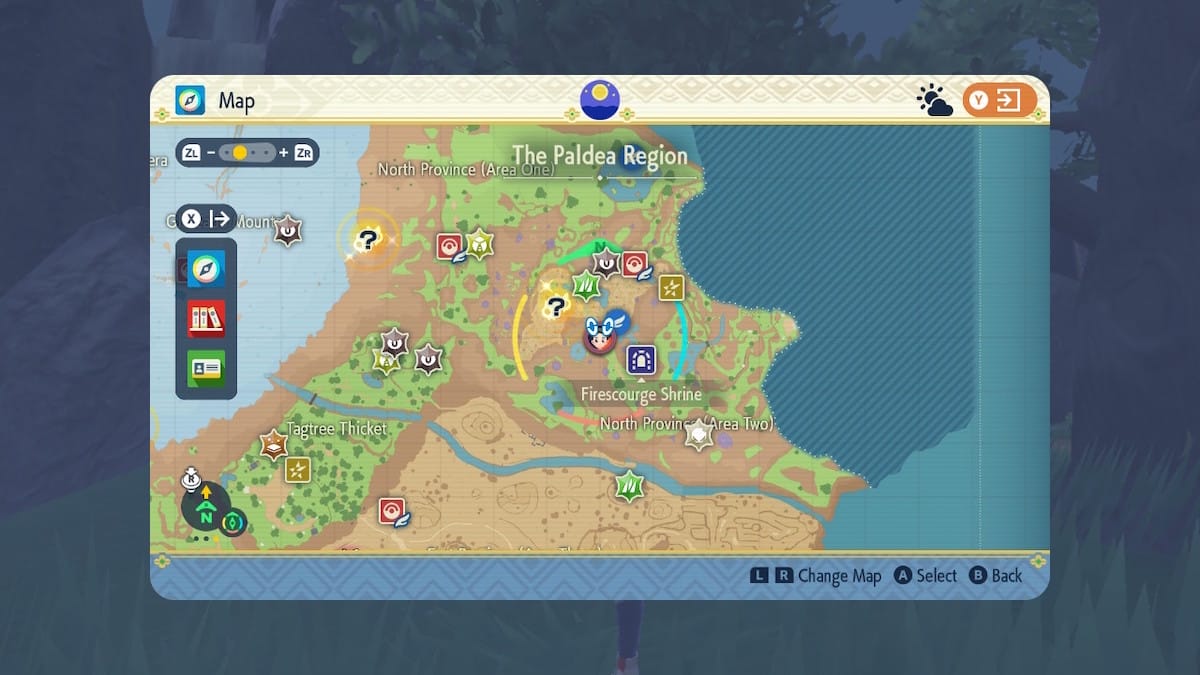Select the question mark marker beside the player
The height and width of the screenshot is (675, 1200).
[x=555, y=305]
